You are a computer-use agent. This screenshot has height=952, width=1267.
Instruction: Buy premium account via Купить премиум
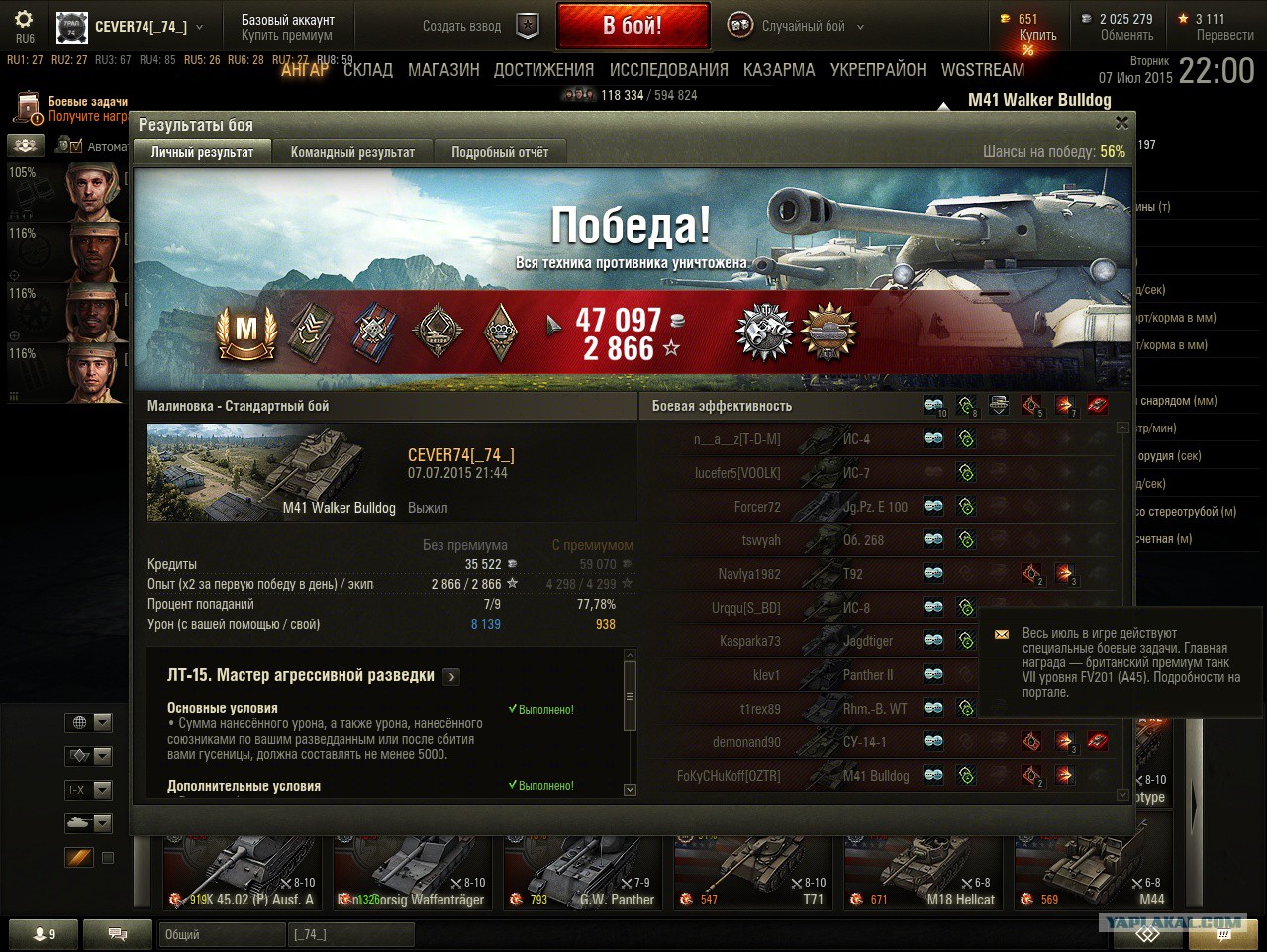click(287, 35)
